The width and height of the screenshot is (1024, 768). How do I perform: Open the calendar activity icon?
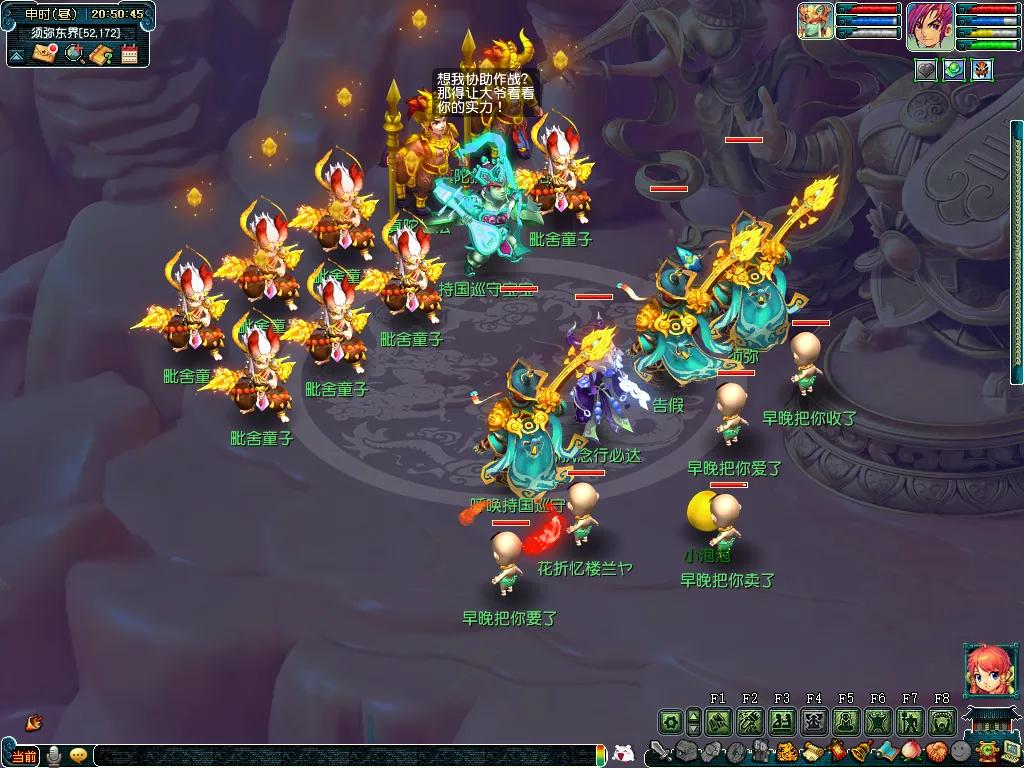[129, 54]
